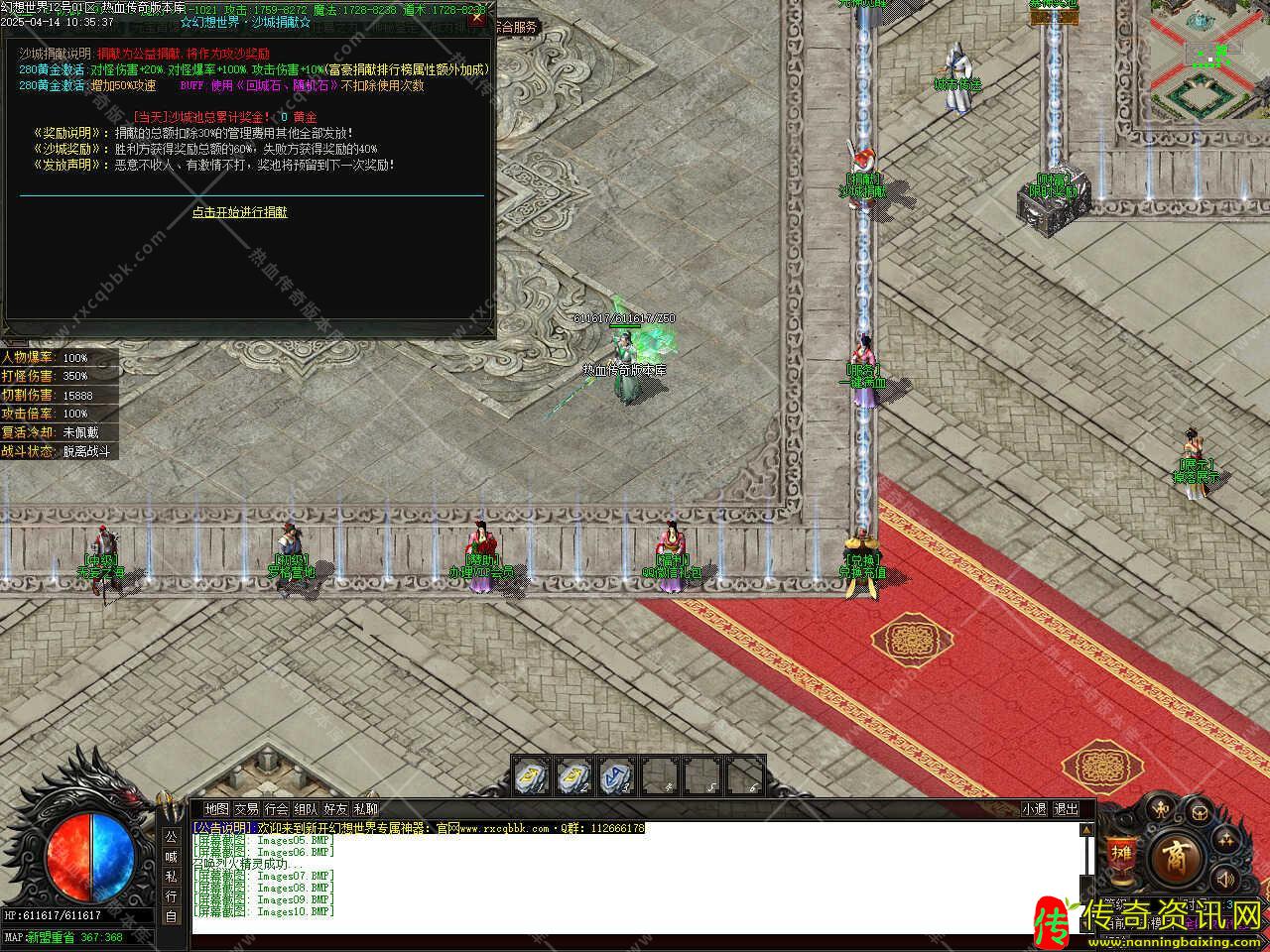This screenshot has height=952, width=1270.
Task: Open the 私聊 private chat tab
Action: coord(365,809)
